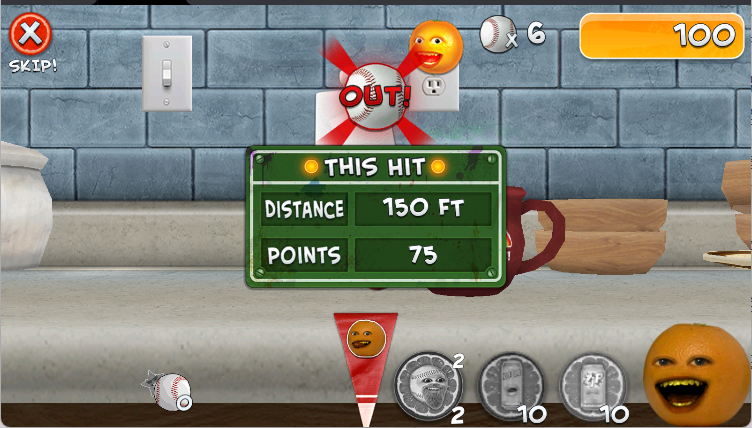Skip the hit result with the red X
This screenshot has width=752, height=428.
click(31, 36)
